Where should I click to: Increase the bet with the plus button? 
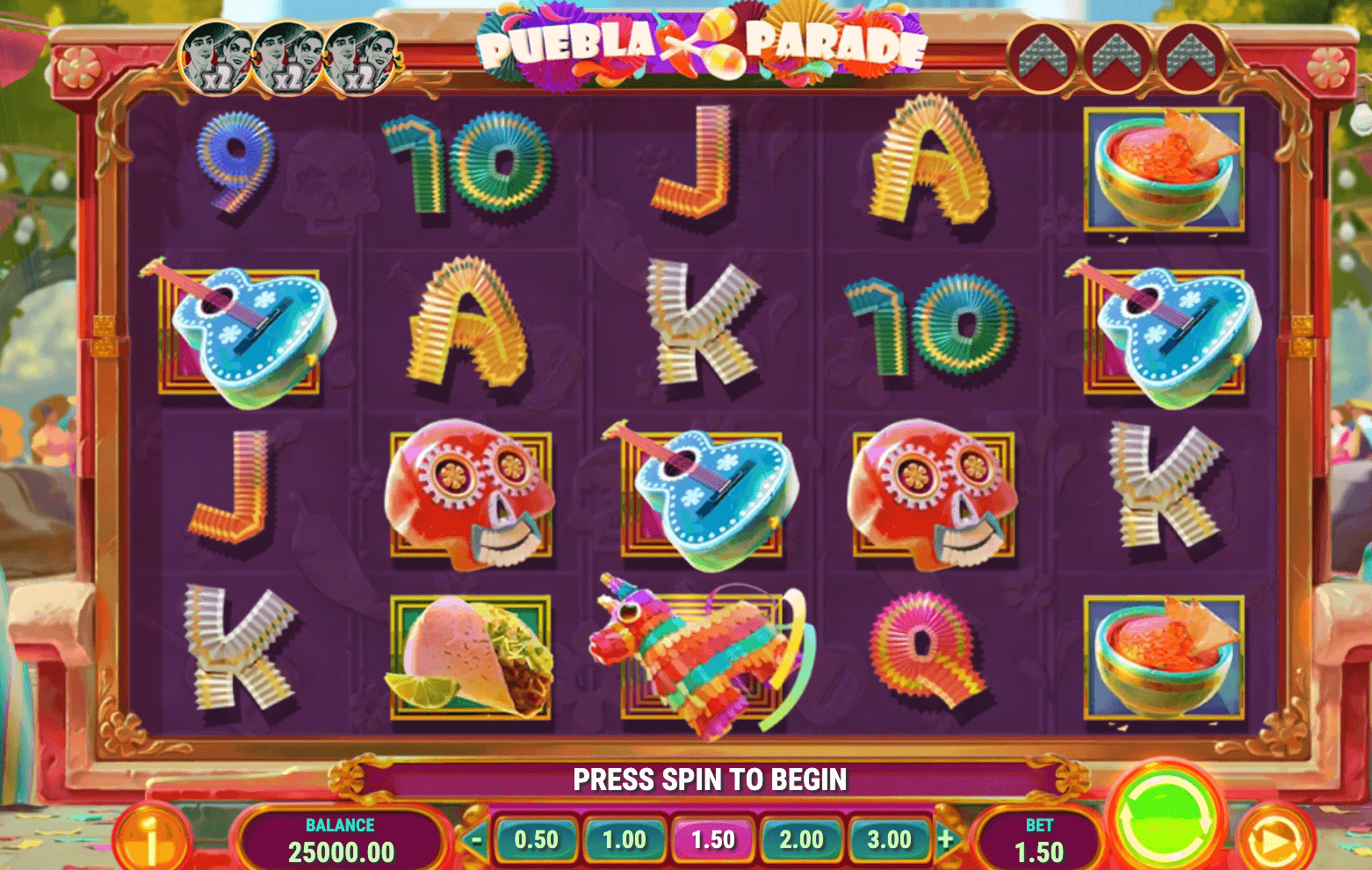coord(946,840)
